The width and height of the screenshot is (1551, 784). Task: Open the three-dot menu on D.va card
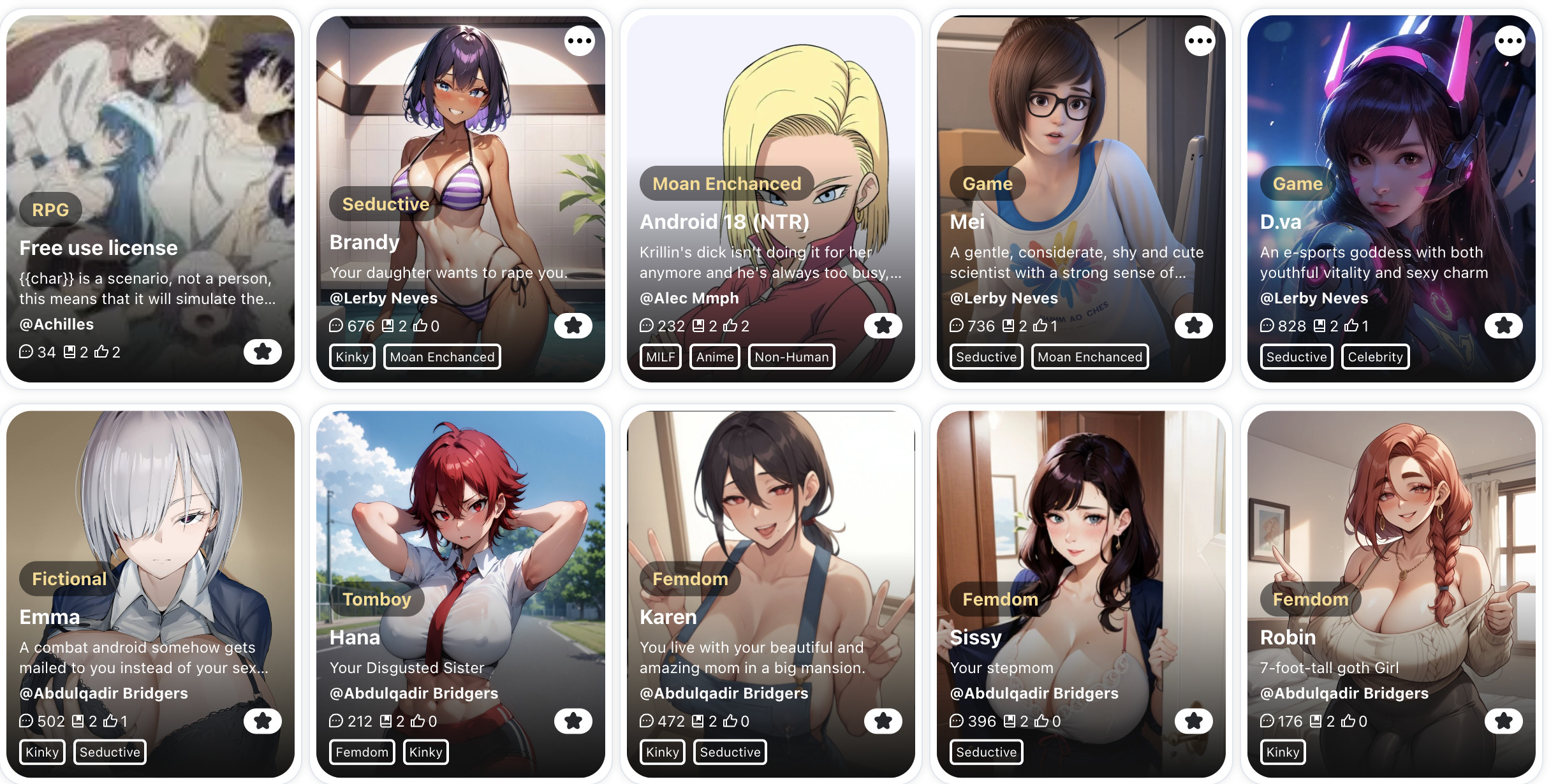click(x=1510, y=41)
